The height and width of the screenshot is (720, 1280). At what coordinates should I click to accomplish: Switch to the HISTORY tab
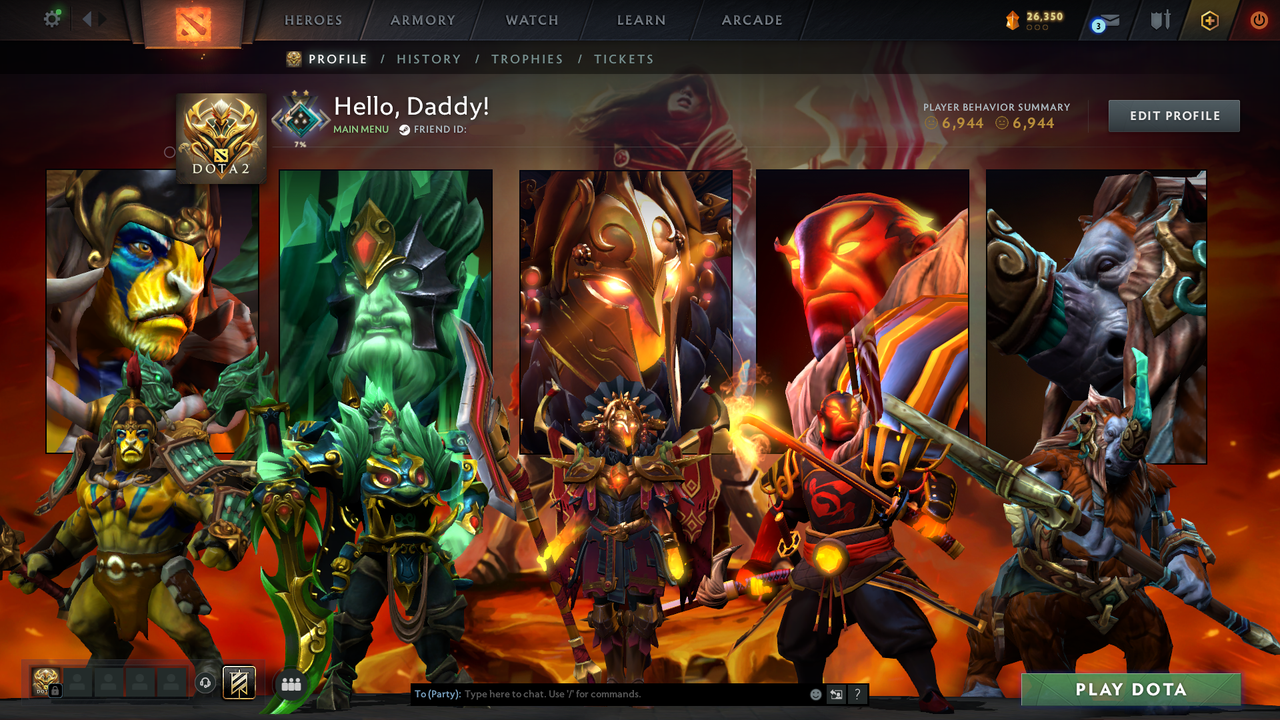[x=429, y=59]
